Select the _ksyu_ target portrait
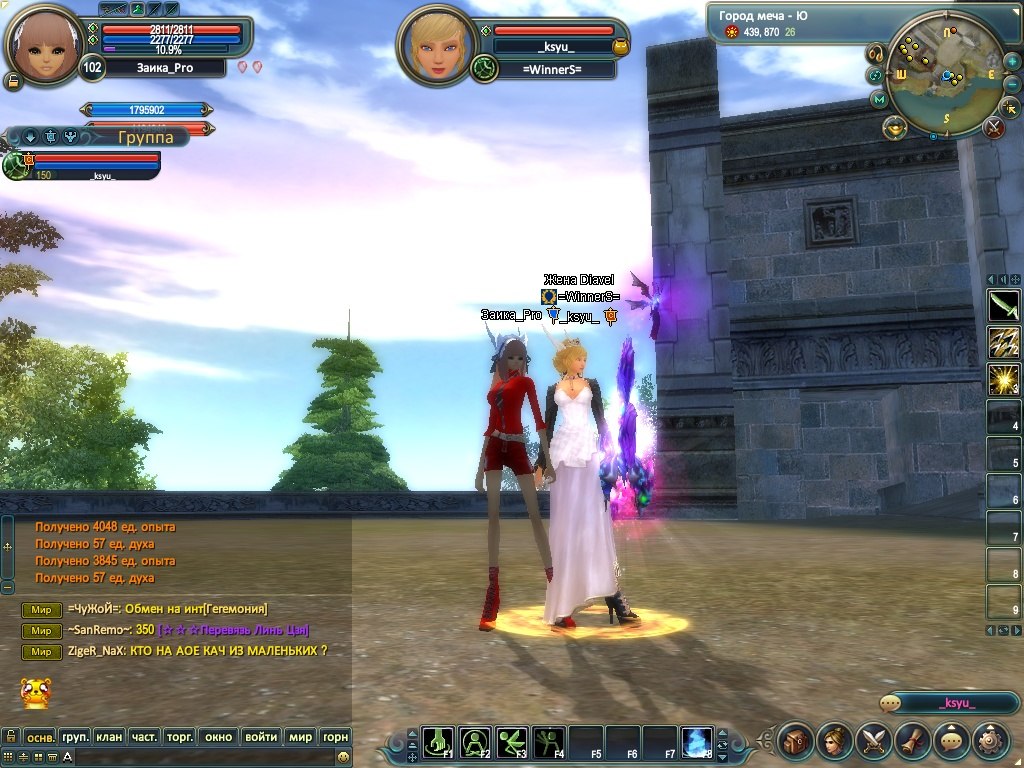This screenshot has width=1024, height=768. (x=434, y=44)
